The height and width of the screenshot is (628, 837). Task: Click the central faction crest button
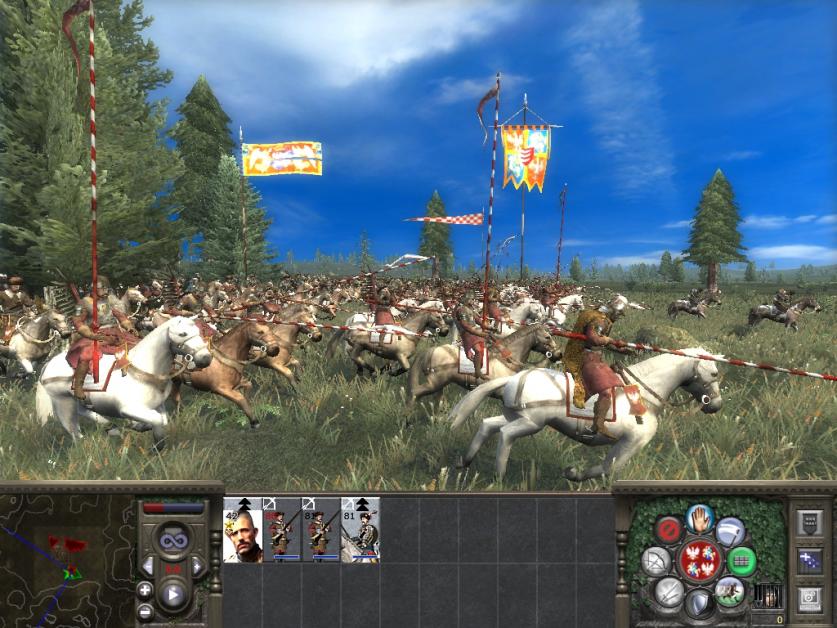point(699,561)
